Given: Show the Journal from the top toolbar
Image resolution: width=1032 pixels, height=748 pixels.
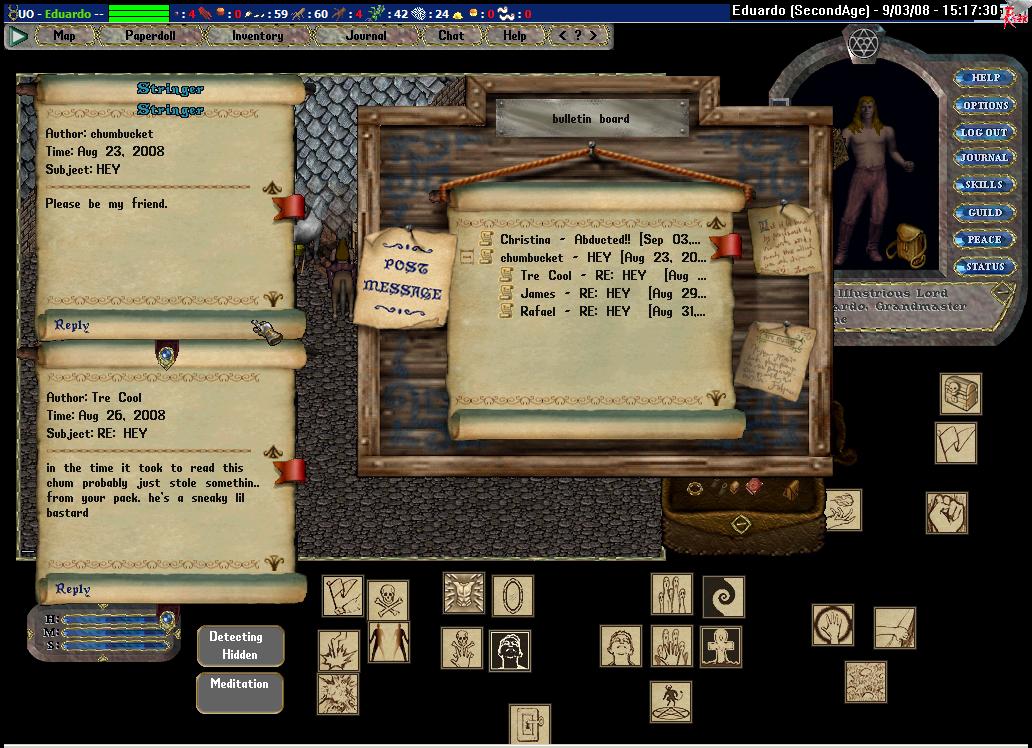Looking at the screenshot, I should (366, 36).
